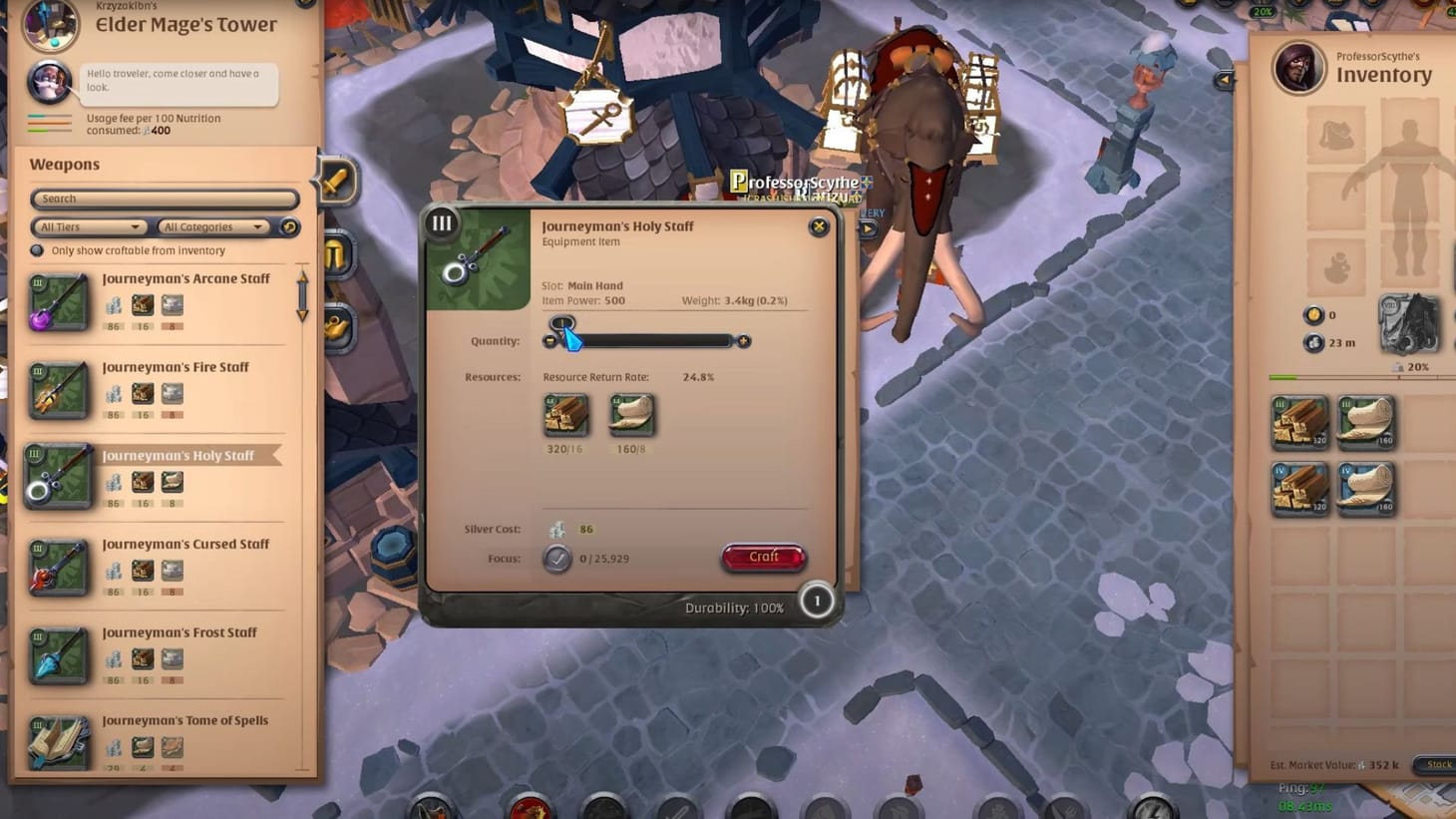
Task: Click the silver coin icon beside Silver Cost
Action: [558, 529]
